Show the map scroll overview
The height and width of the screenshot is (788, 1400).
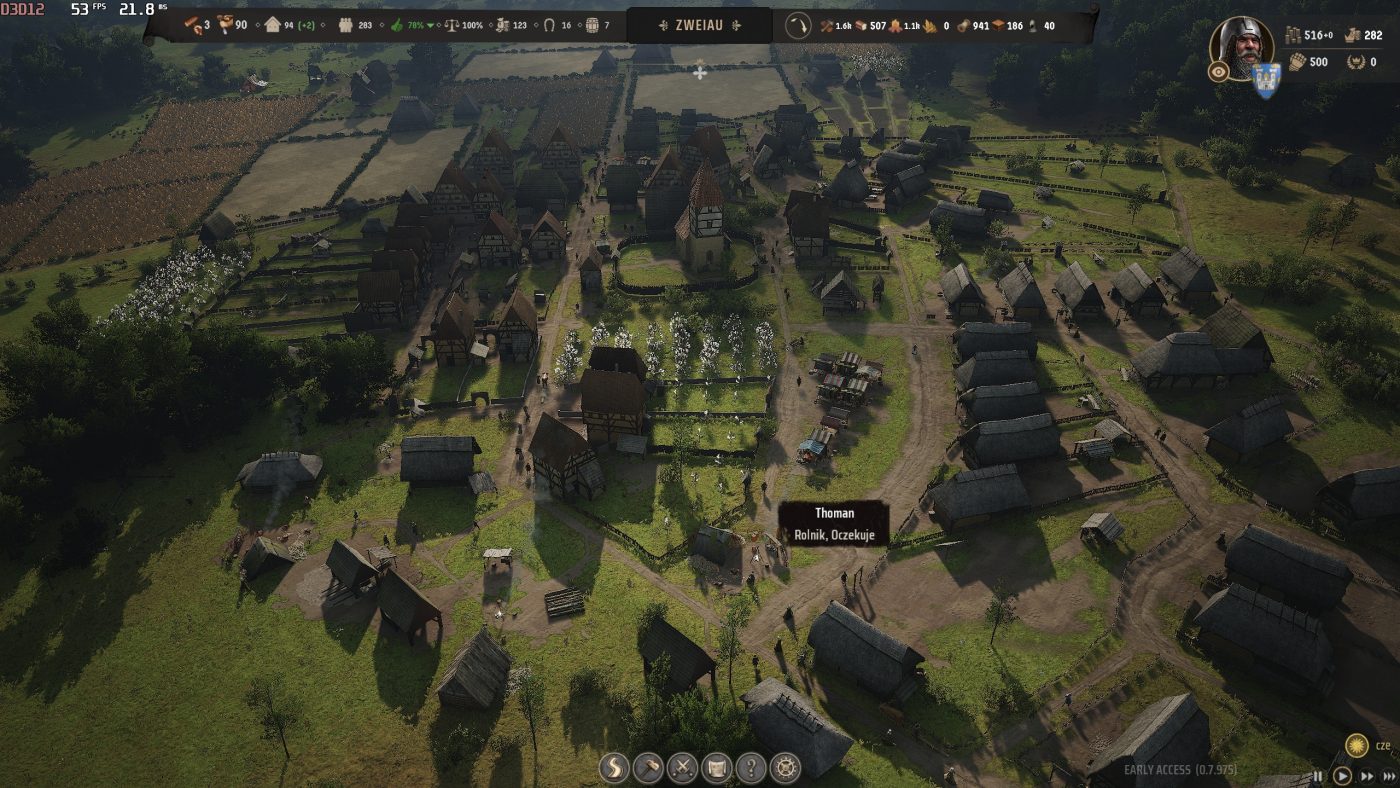pos(717,768)
